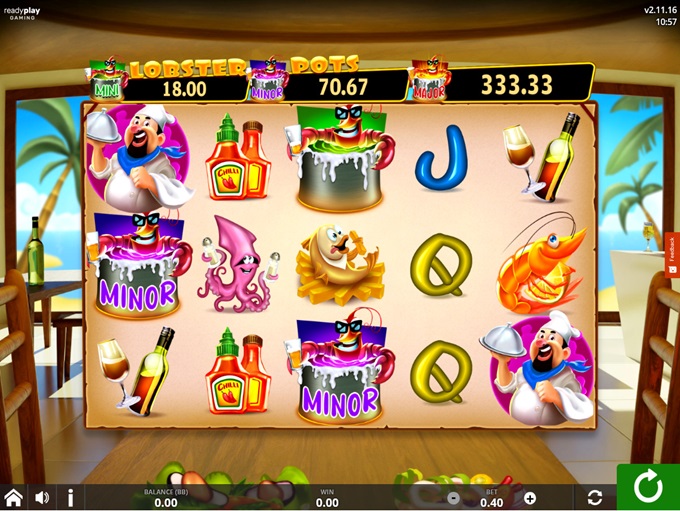Viewport: 680px width, 511px height.
Task: Spin the reels with the green button
Action: point(648,487)
